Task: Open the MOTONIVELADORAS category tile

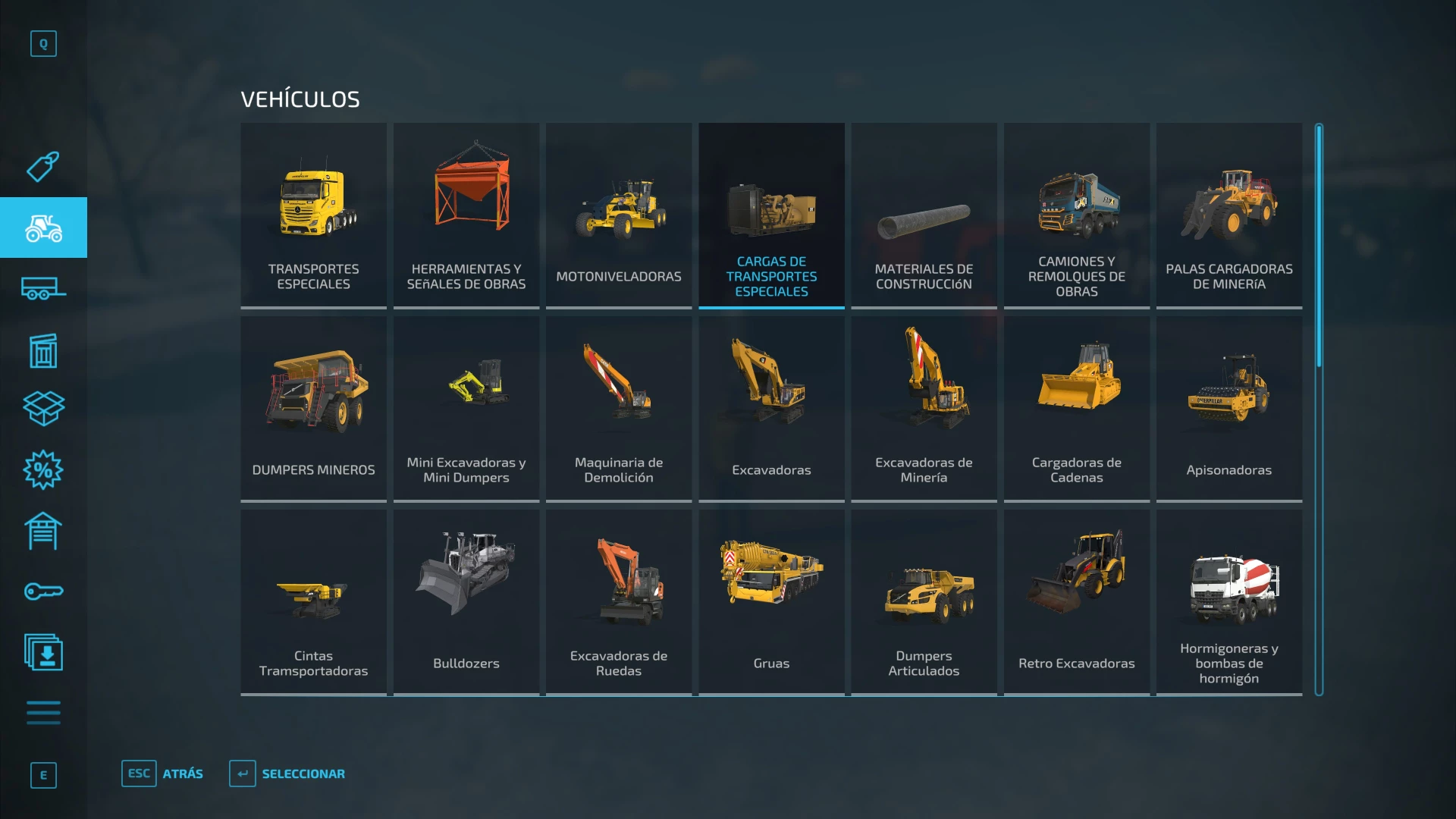Action: click(618, 215)
